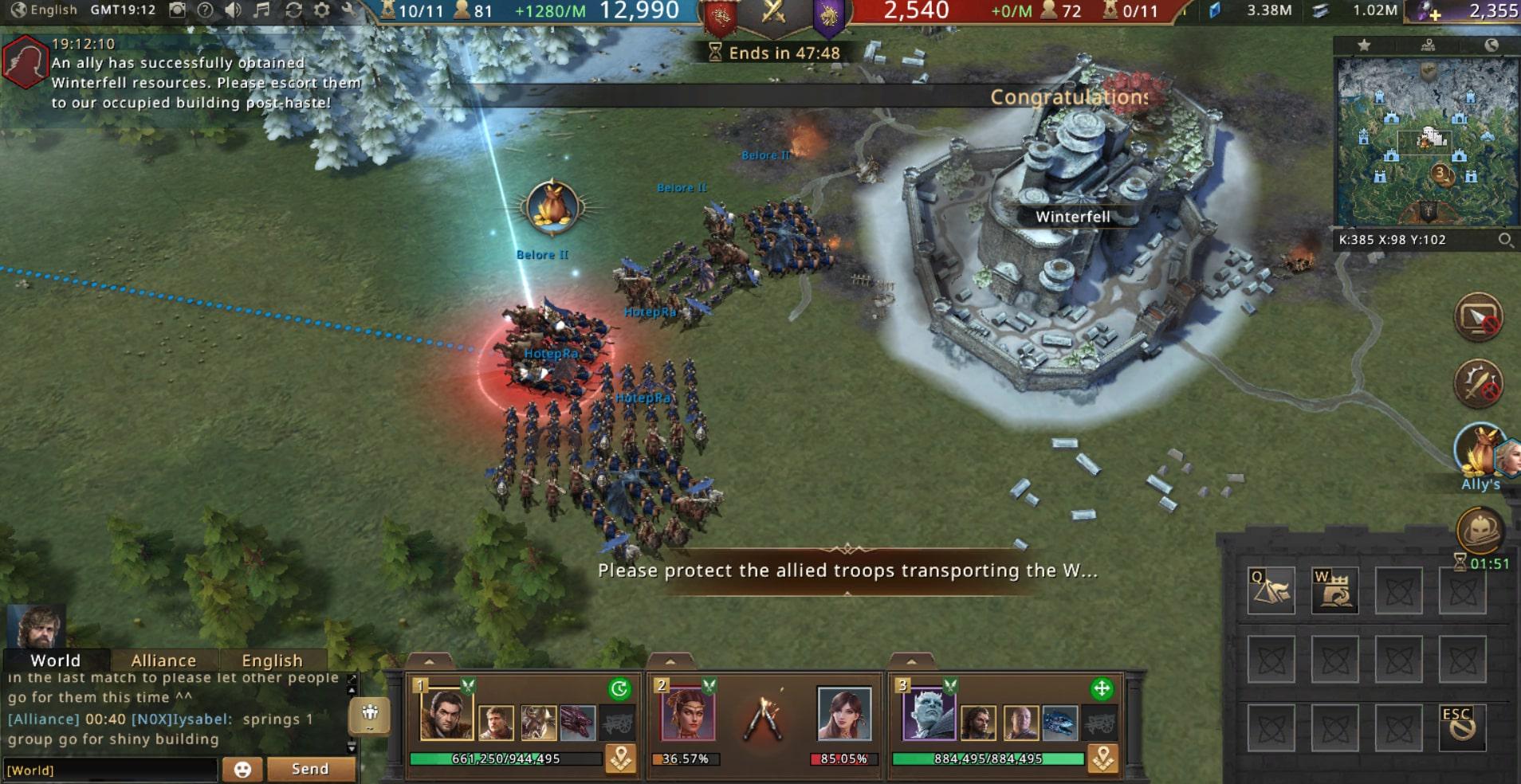Click the chat Send button
The width and height of the screenshot is (1521, 784).
309,769
